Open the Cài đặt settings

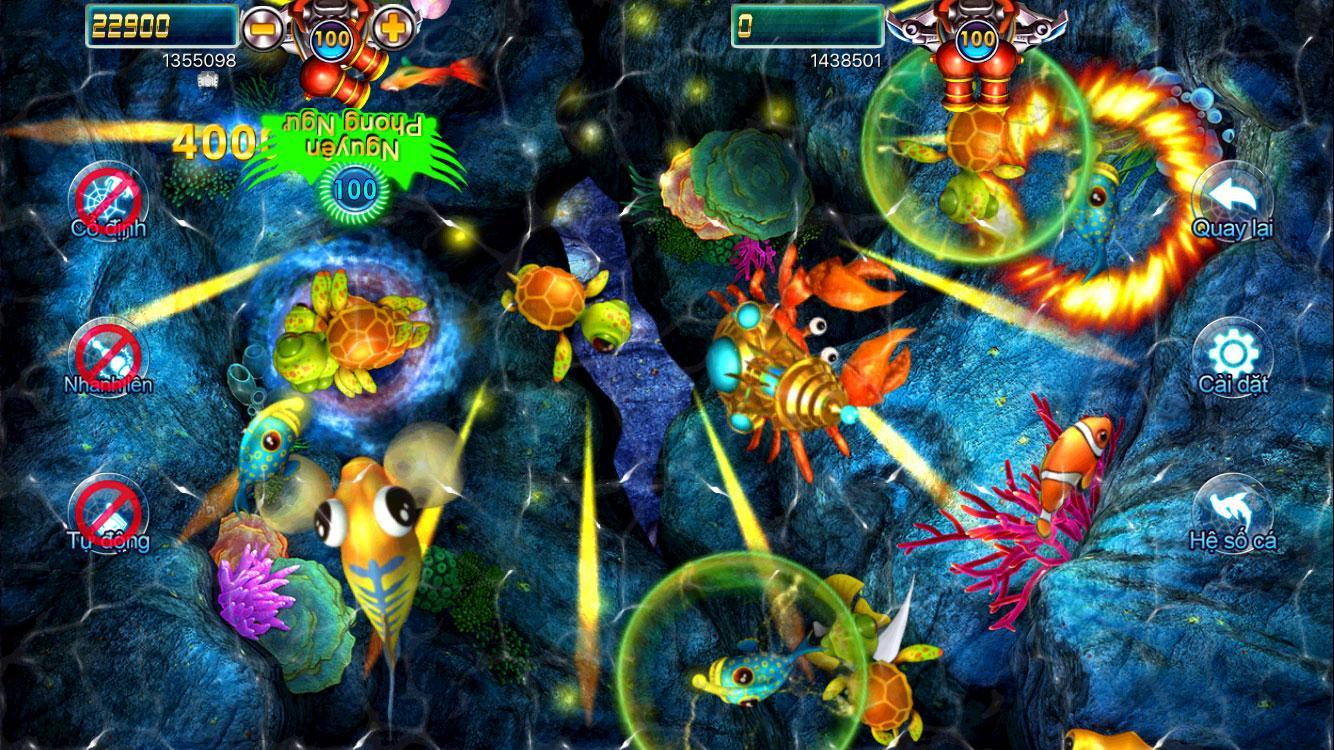(1233, 356)
